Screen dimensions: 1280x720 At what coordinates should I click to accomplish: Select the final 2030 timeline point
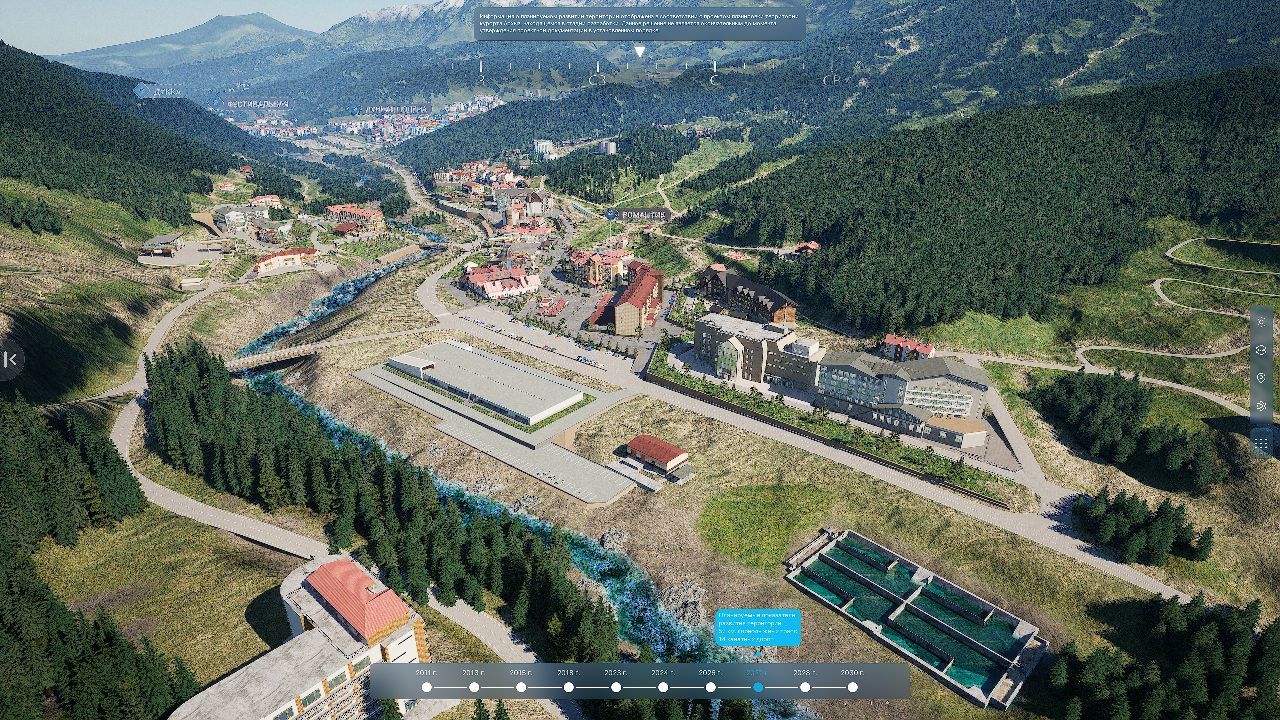tap(852, 687)
